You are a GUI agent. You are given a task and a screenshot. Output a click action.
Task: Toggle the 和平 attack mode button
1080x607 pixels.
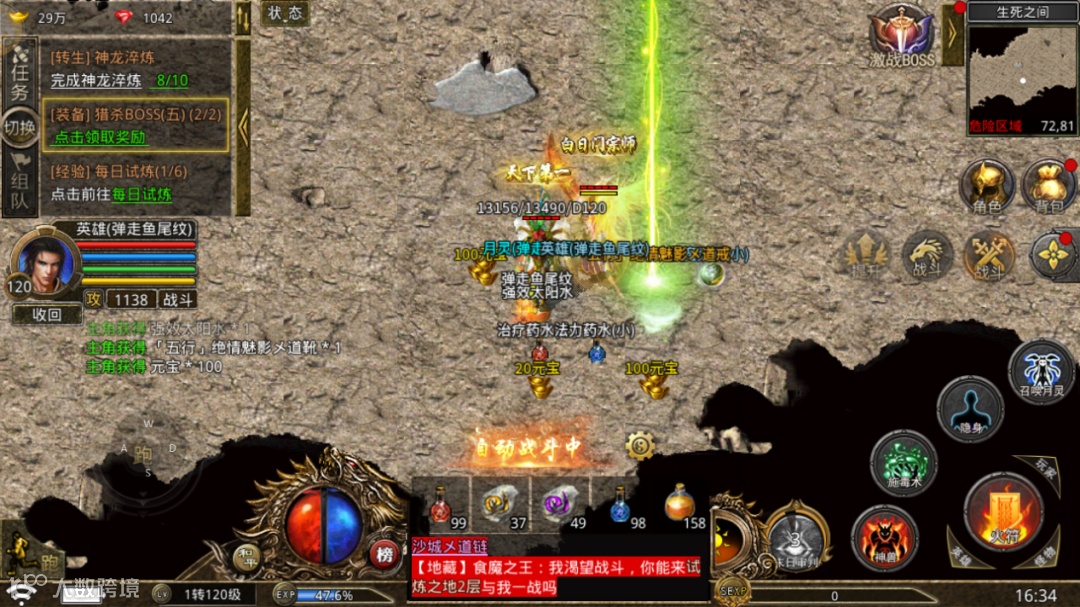point(246,554)
